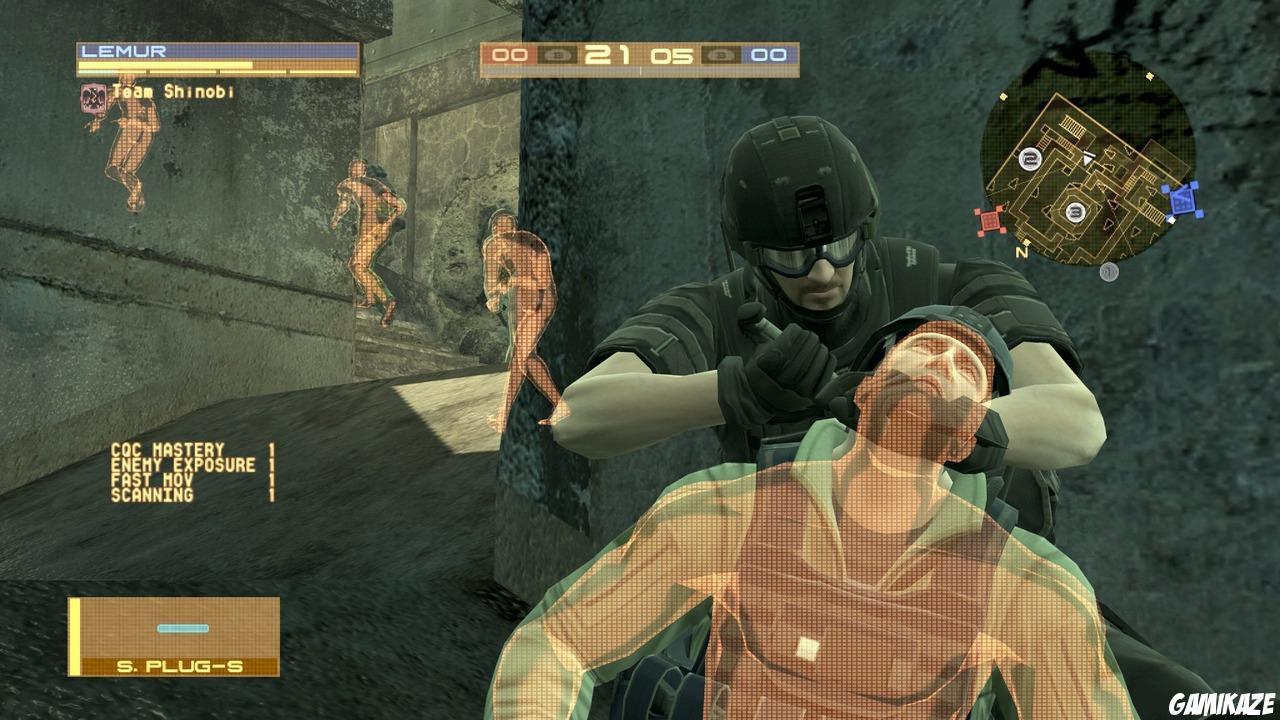The width and height of the screenshot is (1280, 720).
Task: Click the Team Shinobi team label
Action: click(x=172, y=90)
